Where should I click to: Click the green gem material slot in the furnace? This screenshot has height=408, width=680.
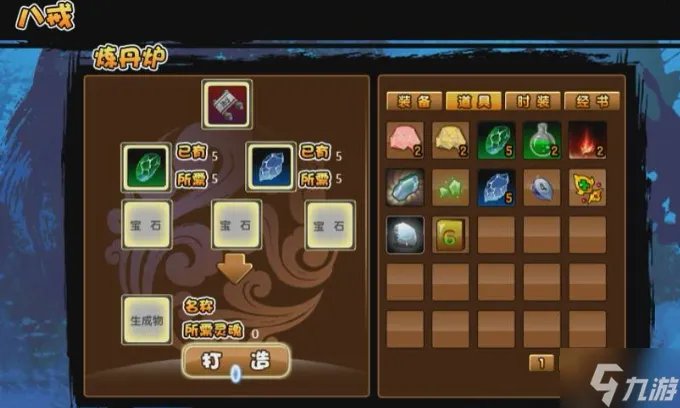tap(145, 165)
